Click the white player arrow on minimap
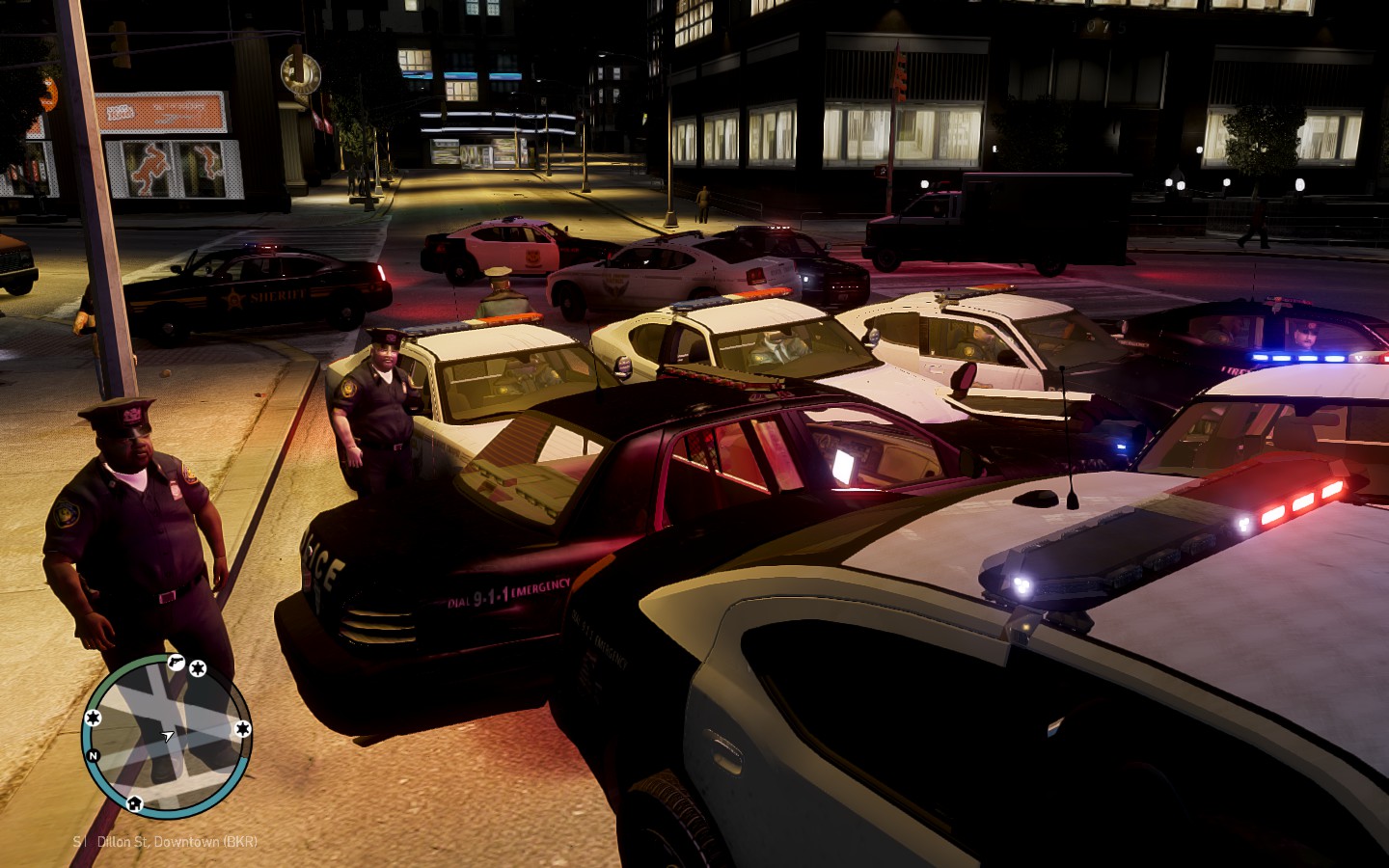The width and height of the screenshot is (1389, 868). click(168, 737)
